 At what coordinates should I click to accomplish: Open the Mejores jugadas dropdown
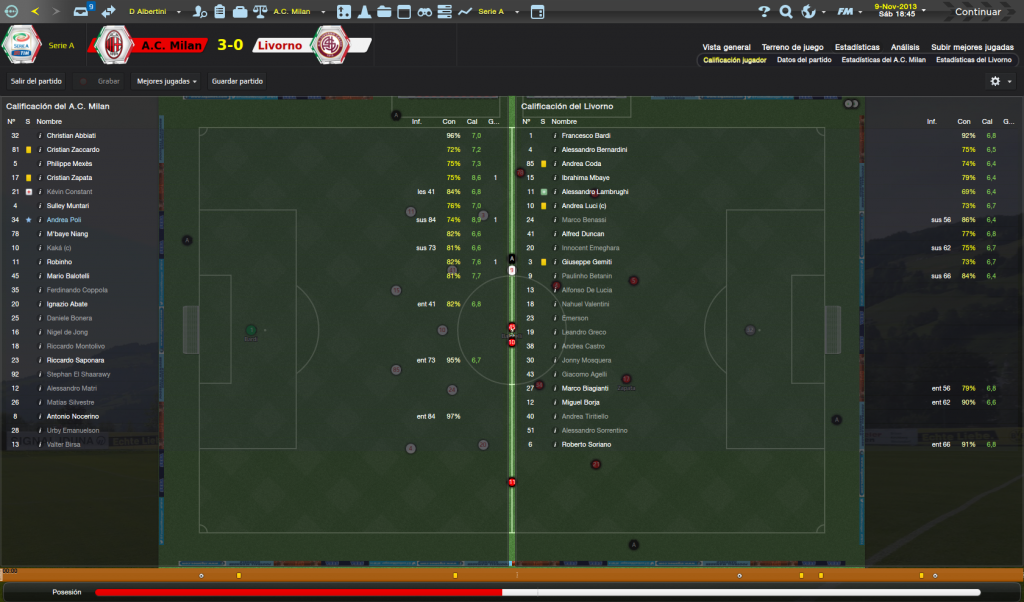(166, 81)
